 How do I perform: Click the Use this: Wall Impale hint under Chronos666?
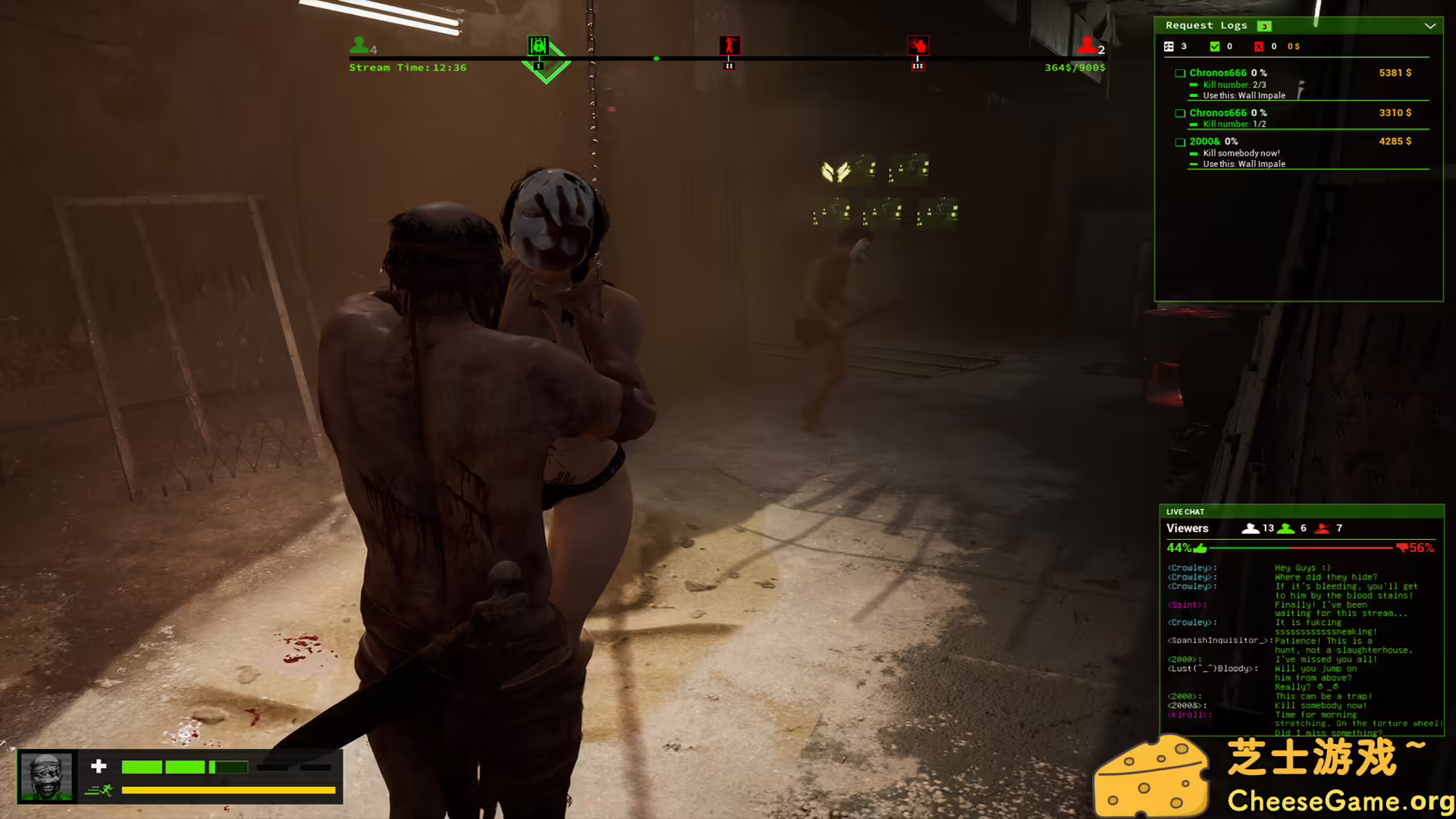pyautogui.click(x=1244, y=95)
